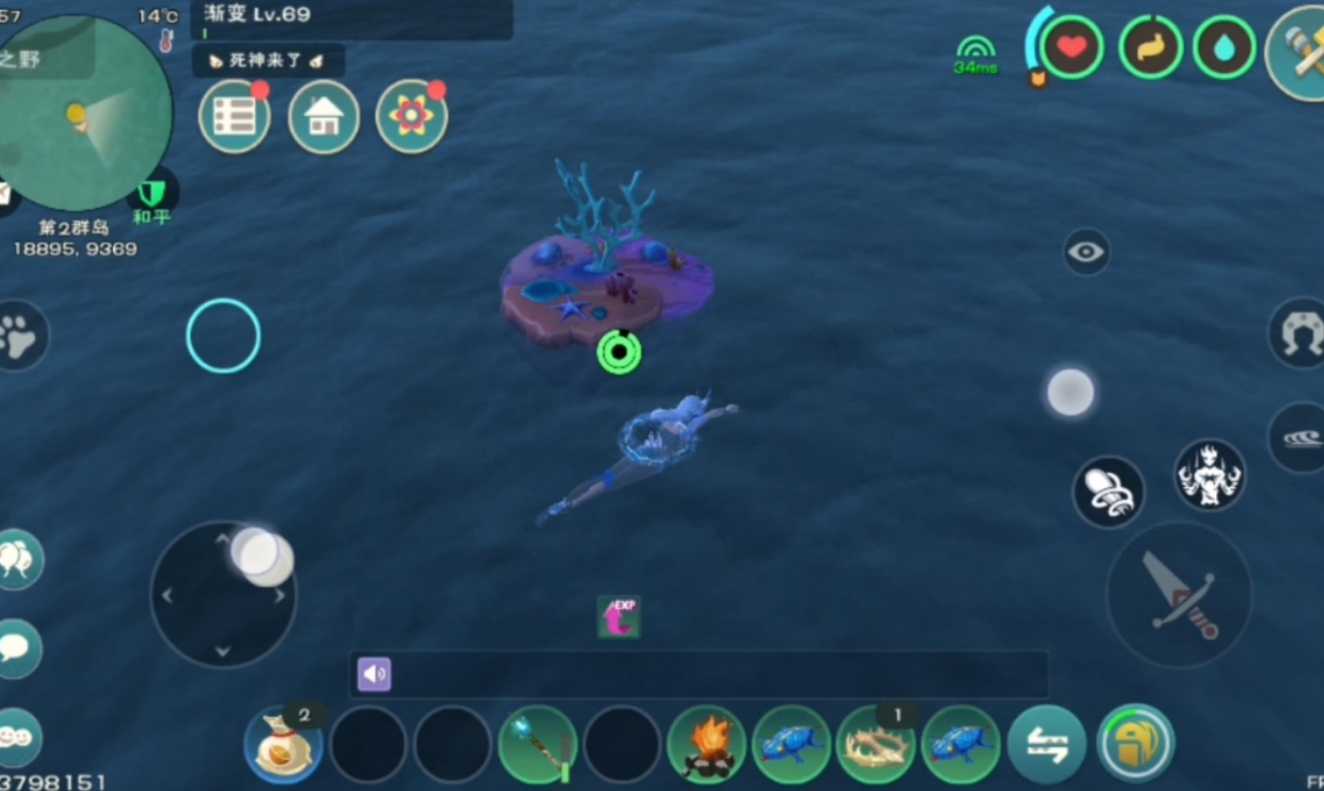The height and width of the screenshot is (791, 1324).
Task: Open the yellow backpack inventory
Action: point(1136,743)
